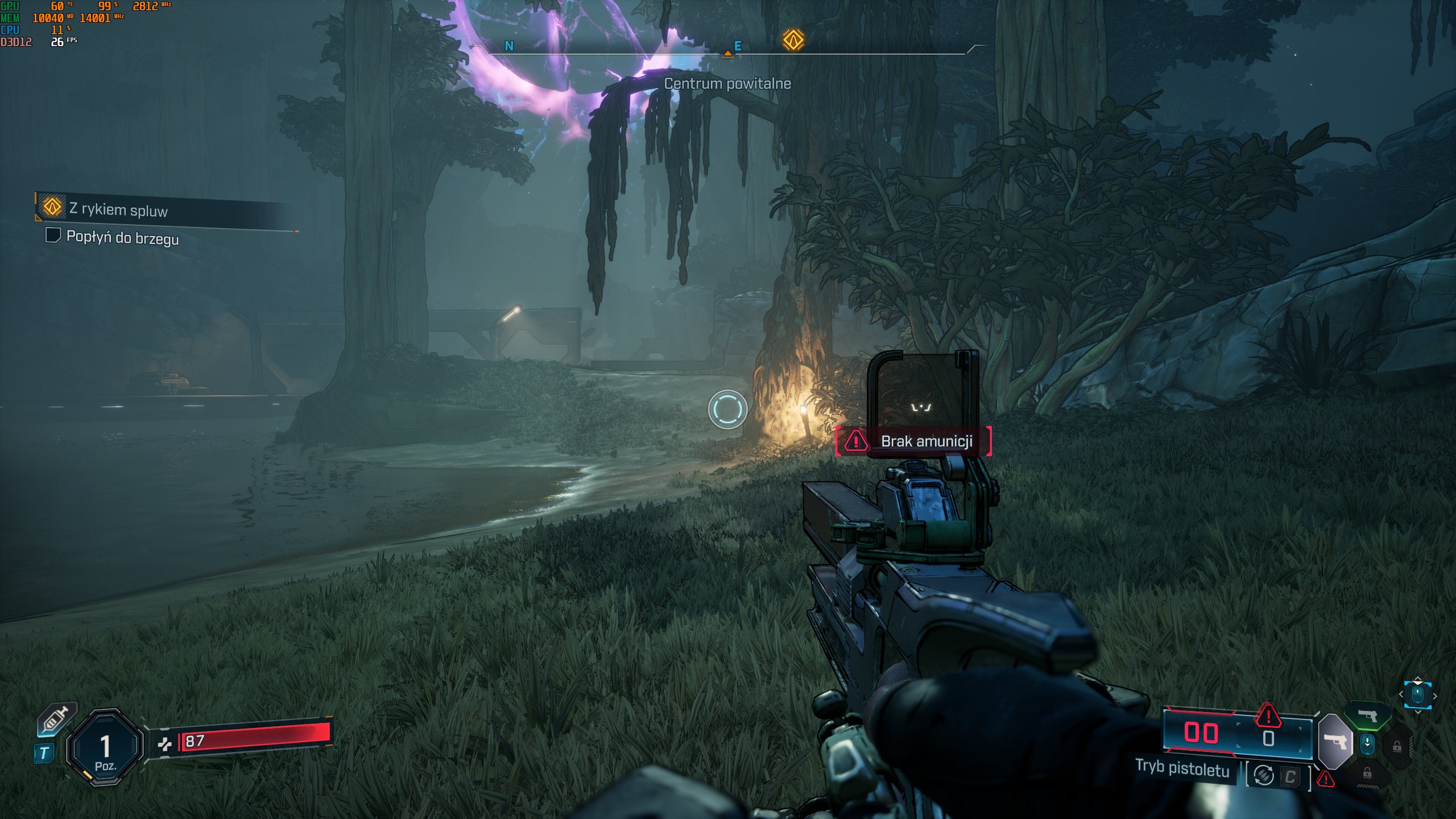Screen dimensions: 1456x819
Task: Select the 'Popłyń do brzegu' objective checkbox
Action: click(x=53, y=235)
